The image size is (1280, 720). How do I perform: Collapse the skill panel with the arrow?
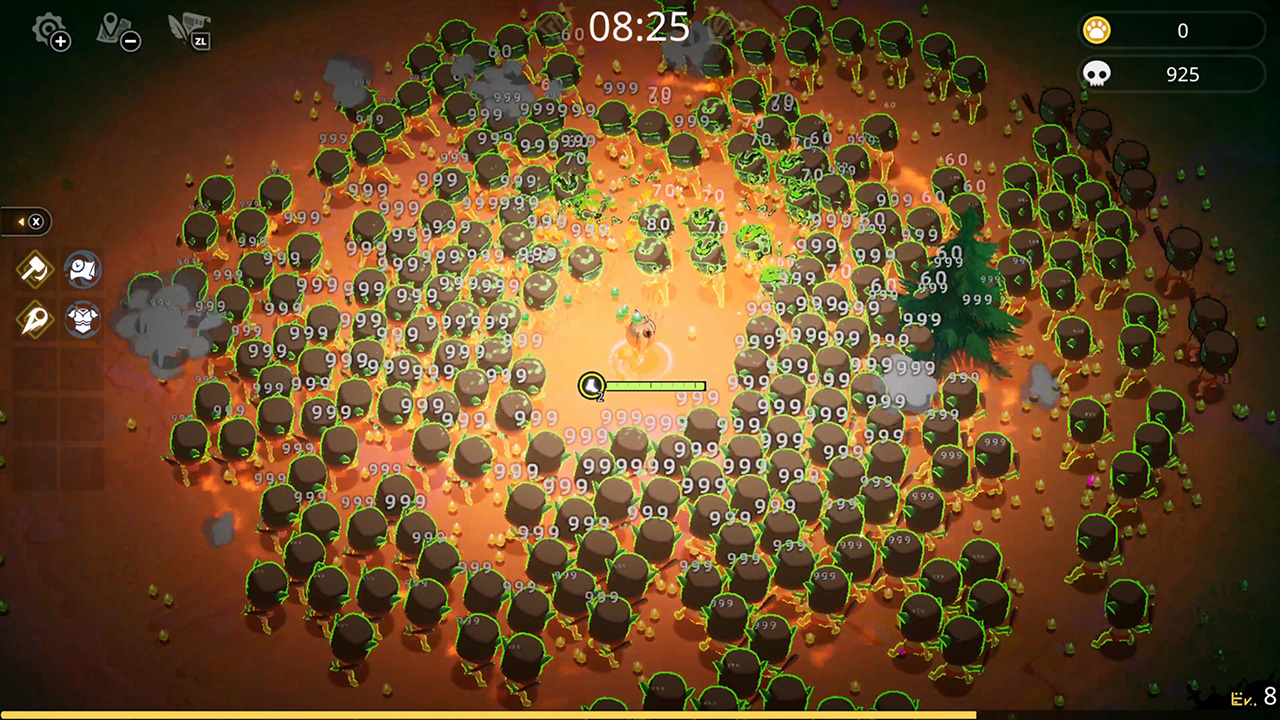click(x=20, y=222)
